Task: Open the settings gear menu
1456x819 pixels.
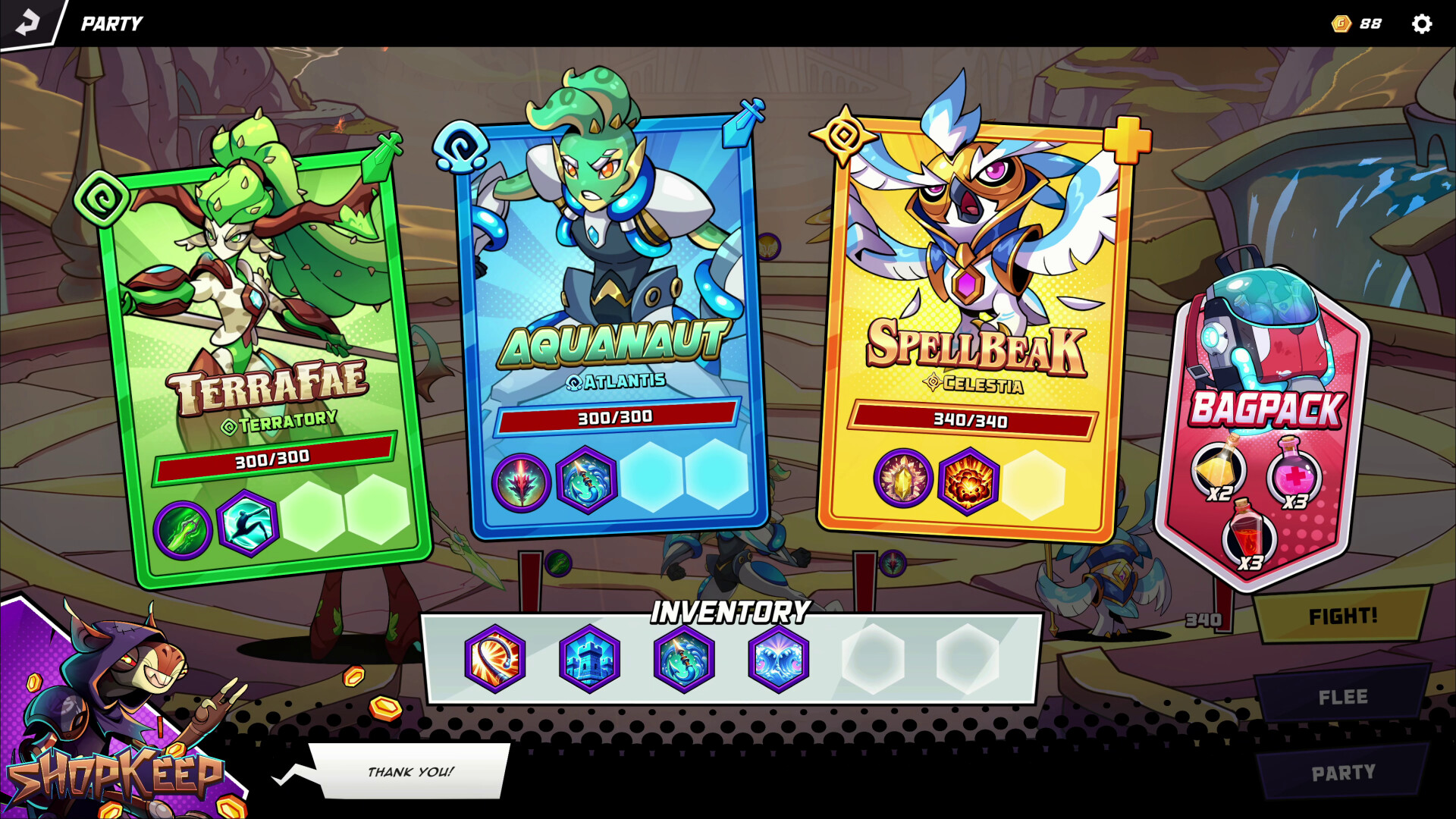Action: point(1423,23)
